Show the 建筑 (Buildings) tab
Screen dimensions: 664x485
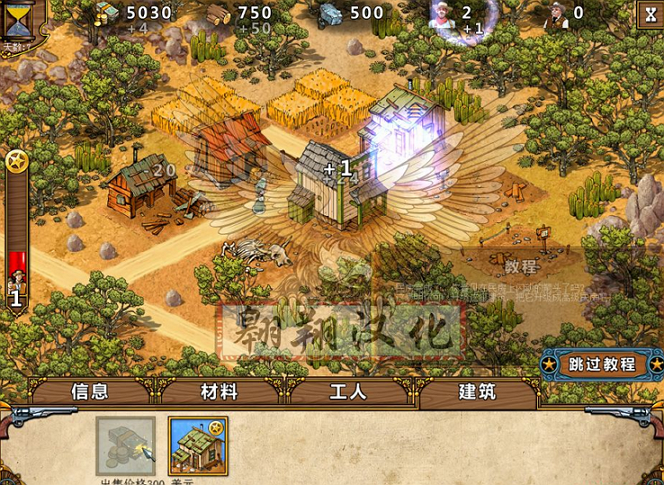point(478,392)
